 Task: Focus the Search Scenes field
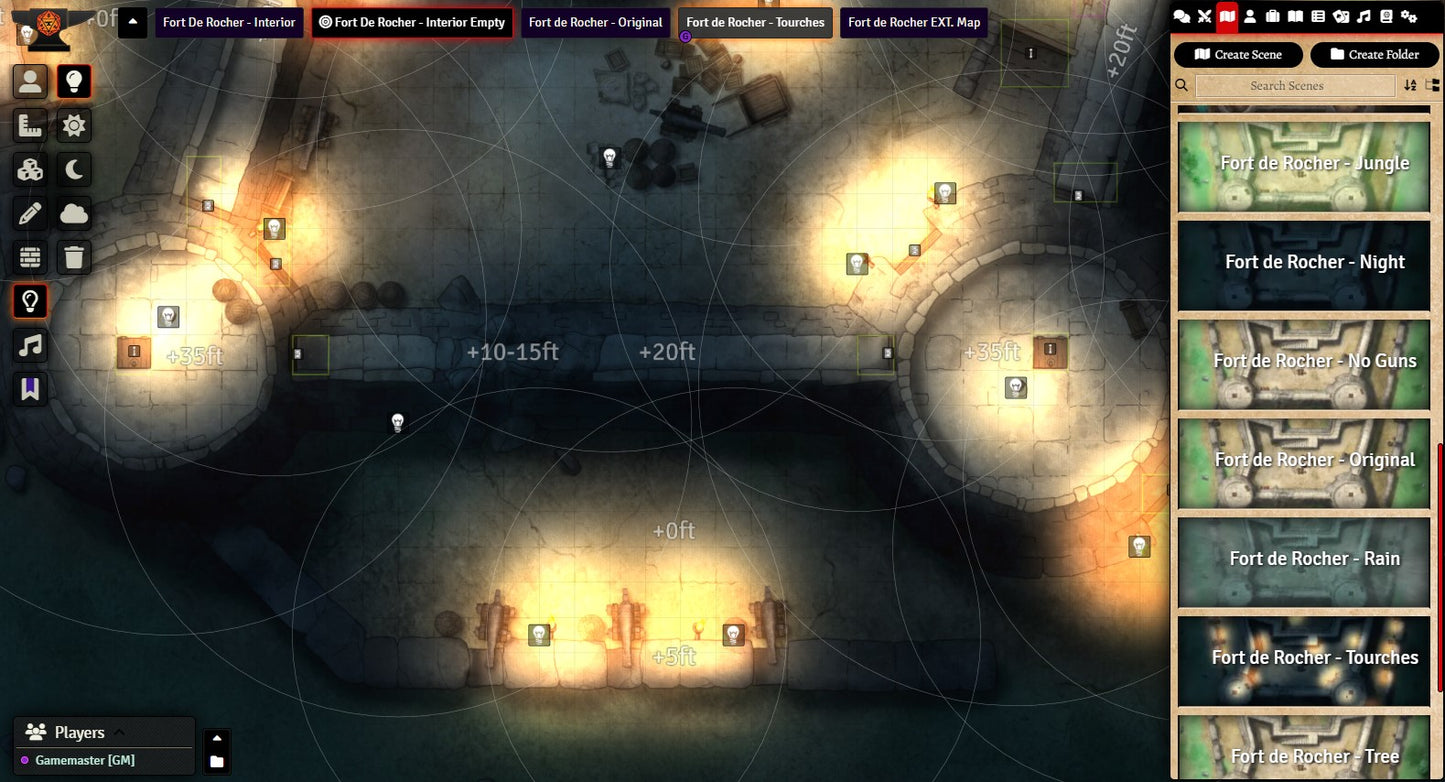point(1295,86)
